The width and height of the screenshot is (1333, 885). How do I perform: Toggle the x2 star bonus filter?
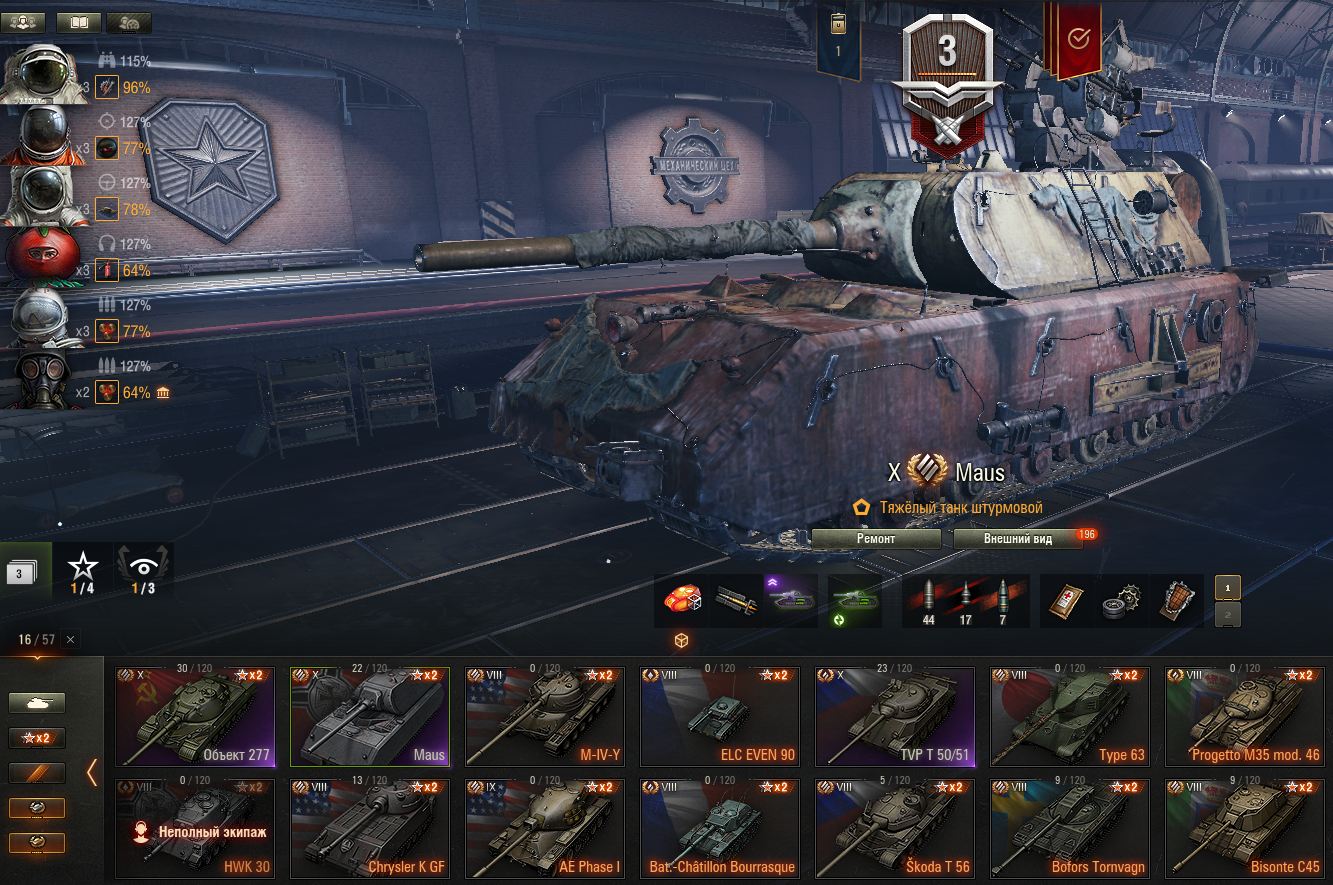point(37,738)
